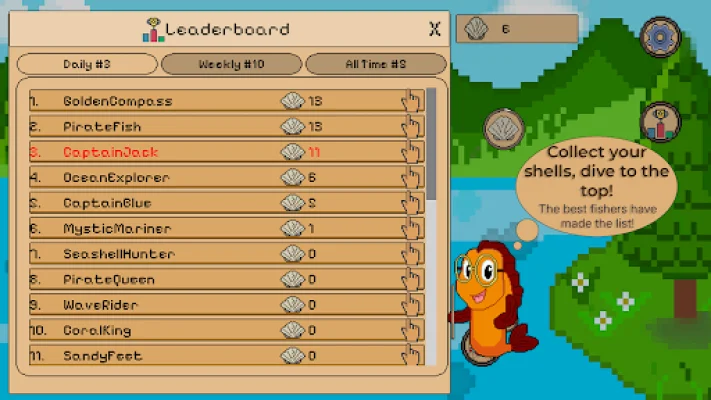Close the Leaderboard window
The width and height of the screenshot is (711, 400).
pos(434,29)
